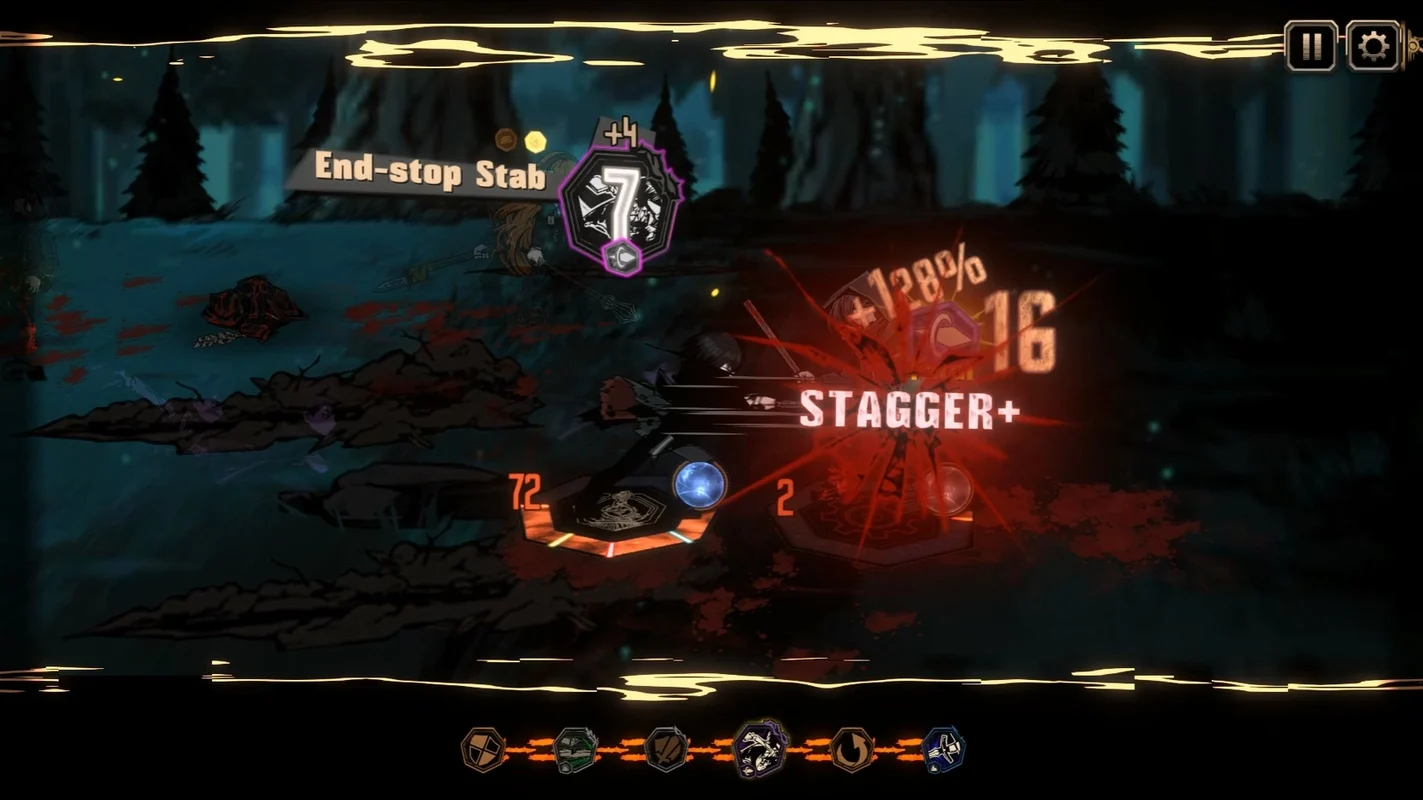This screenshot has height=800, width=1423.
Task: Click the green skill icon in the chain
Action: (x=575, y=749)
